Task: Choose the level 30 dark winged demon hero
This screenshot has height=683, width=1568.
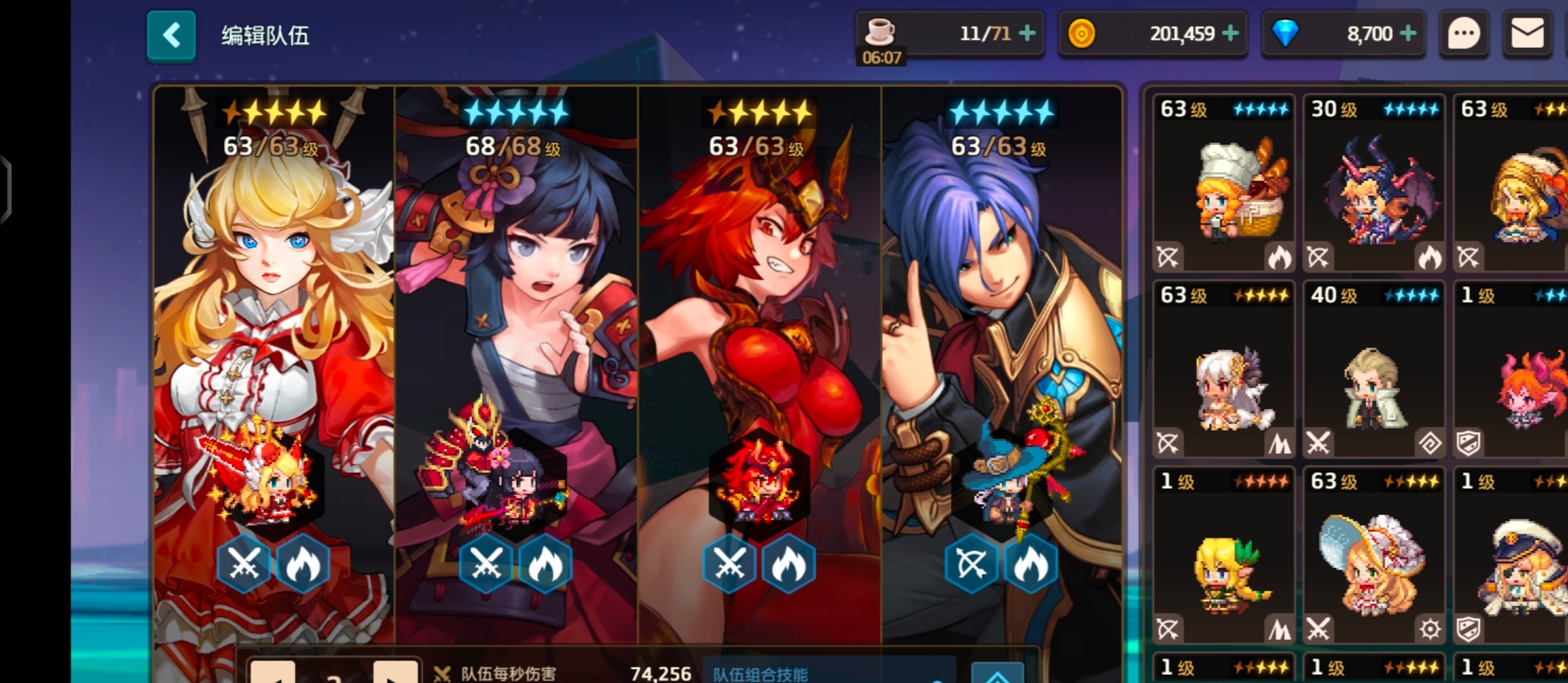Action: tap(1374, 183)
